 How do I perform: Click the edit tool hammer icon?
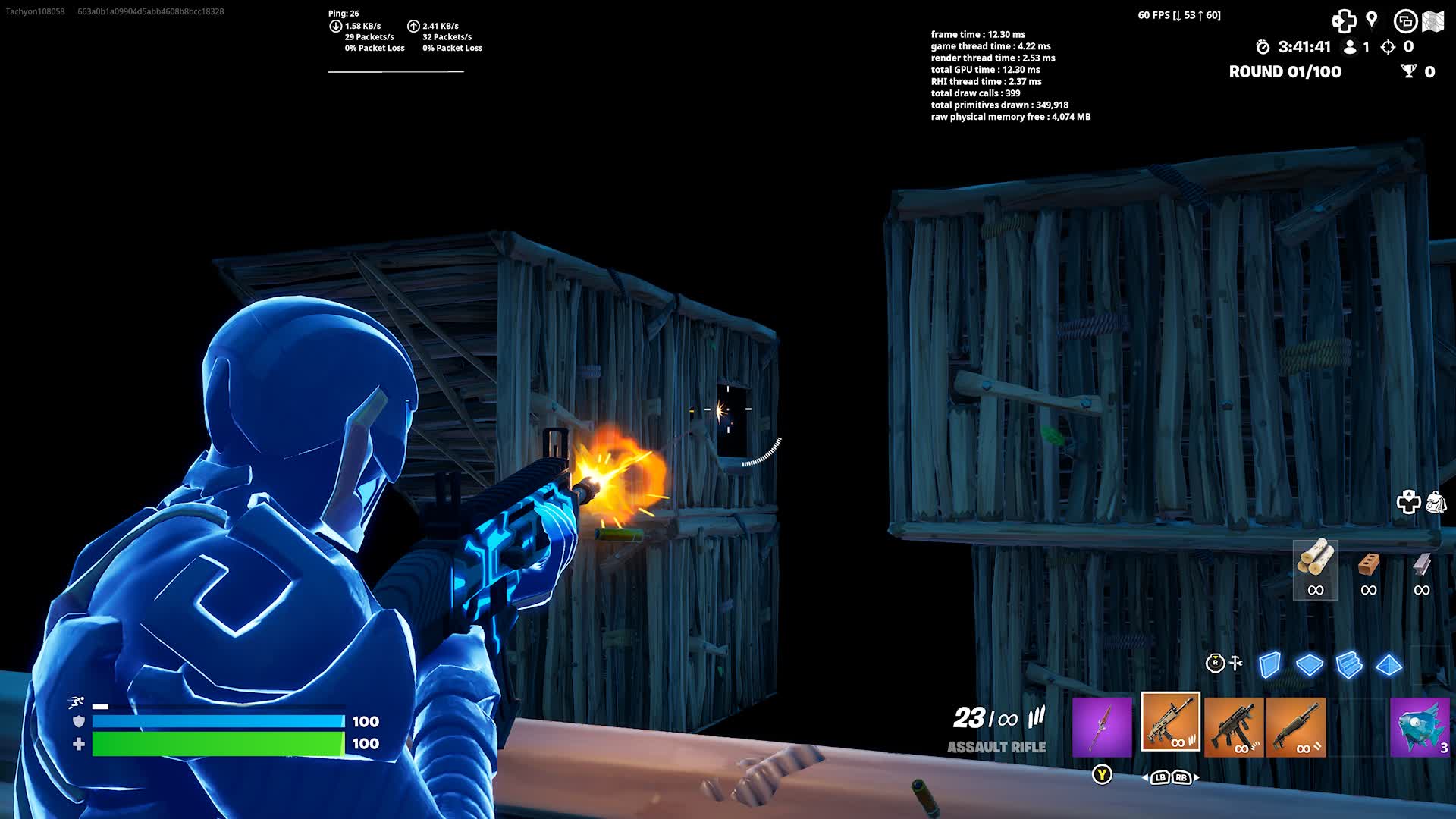click(x=1235, y=662)
